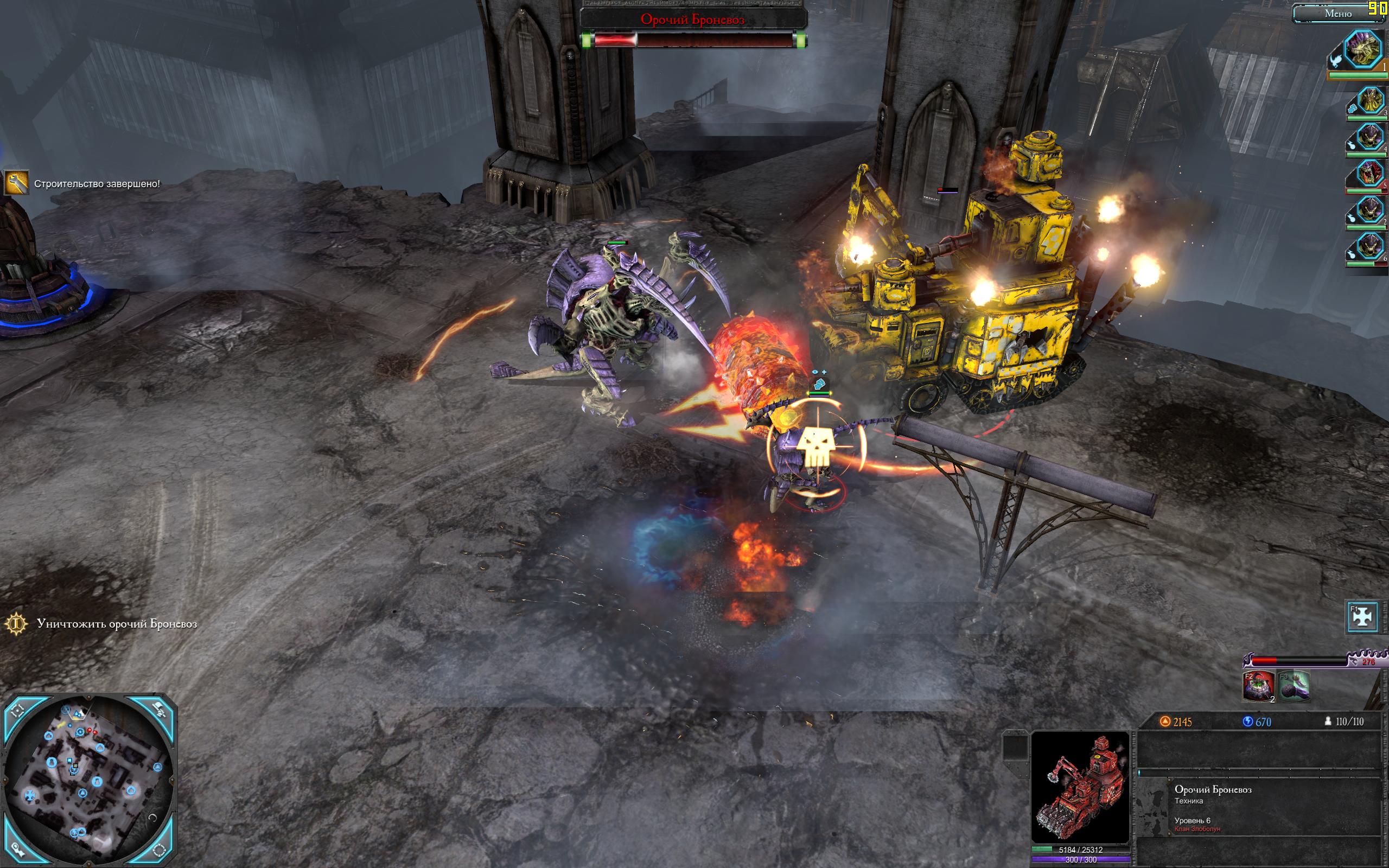Click the minimap's crosshair corner button
The height and width of the screenshot is (868, 1389).
tap(17, 710)
